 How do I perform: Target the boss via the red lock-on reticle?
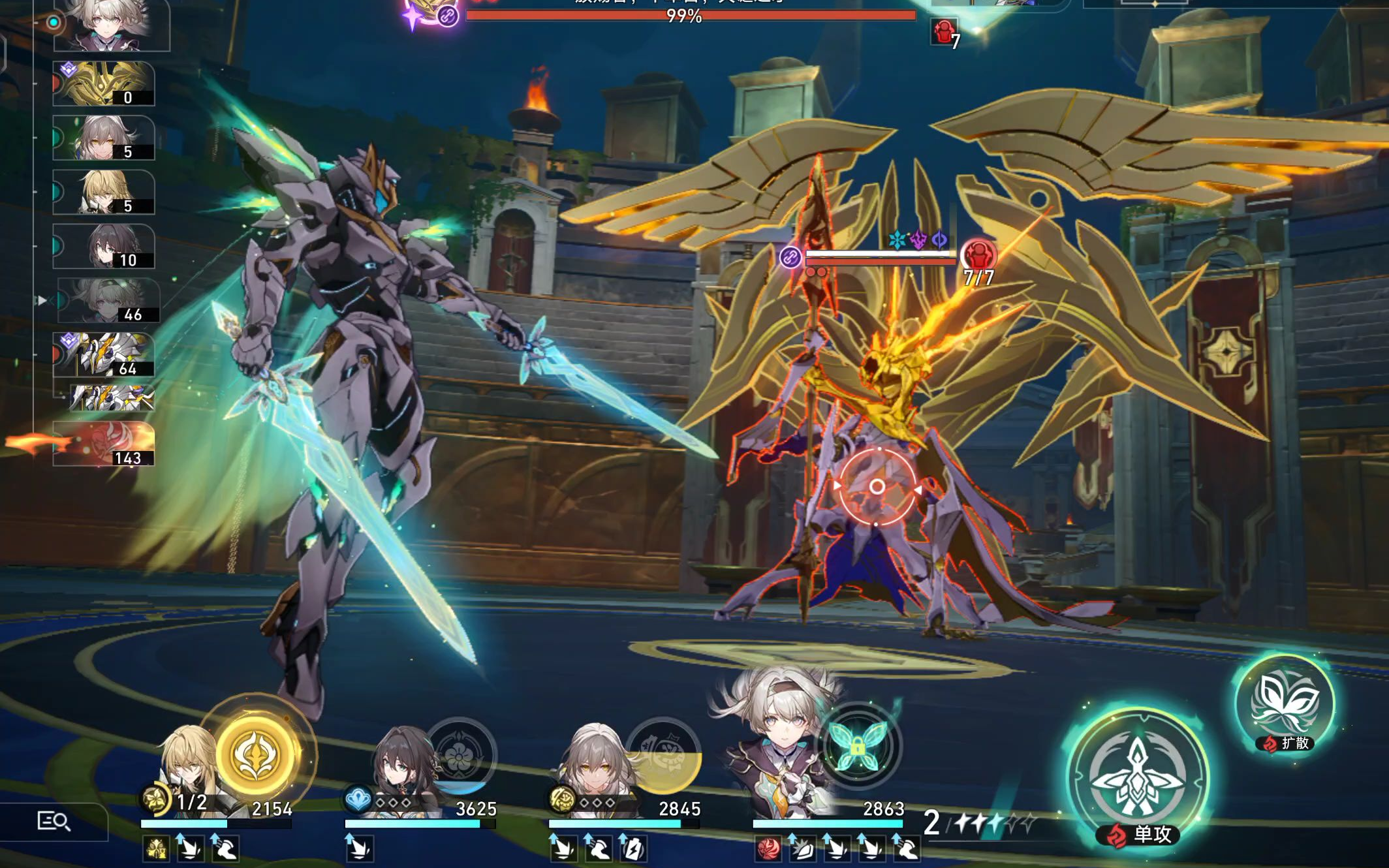pyautogui.click(x=877, y=486)
